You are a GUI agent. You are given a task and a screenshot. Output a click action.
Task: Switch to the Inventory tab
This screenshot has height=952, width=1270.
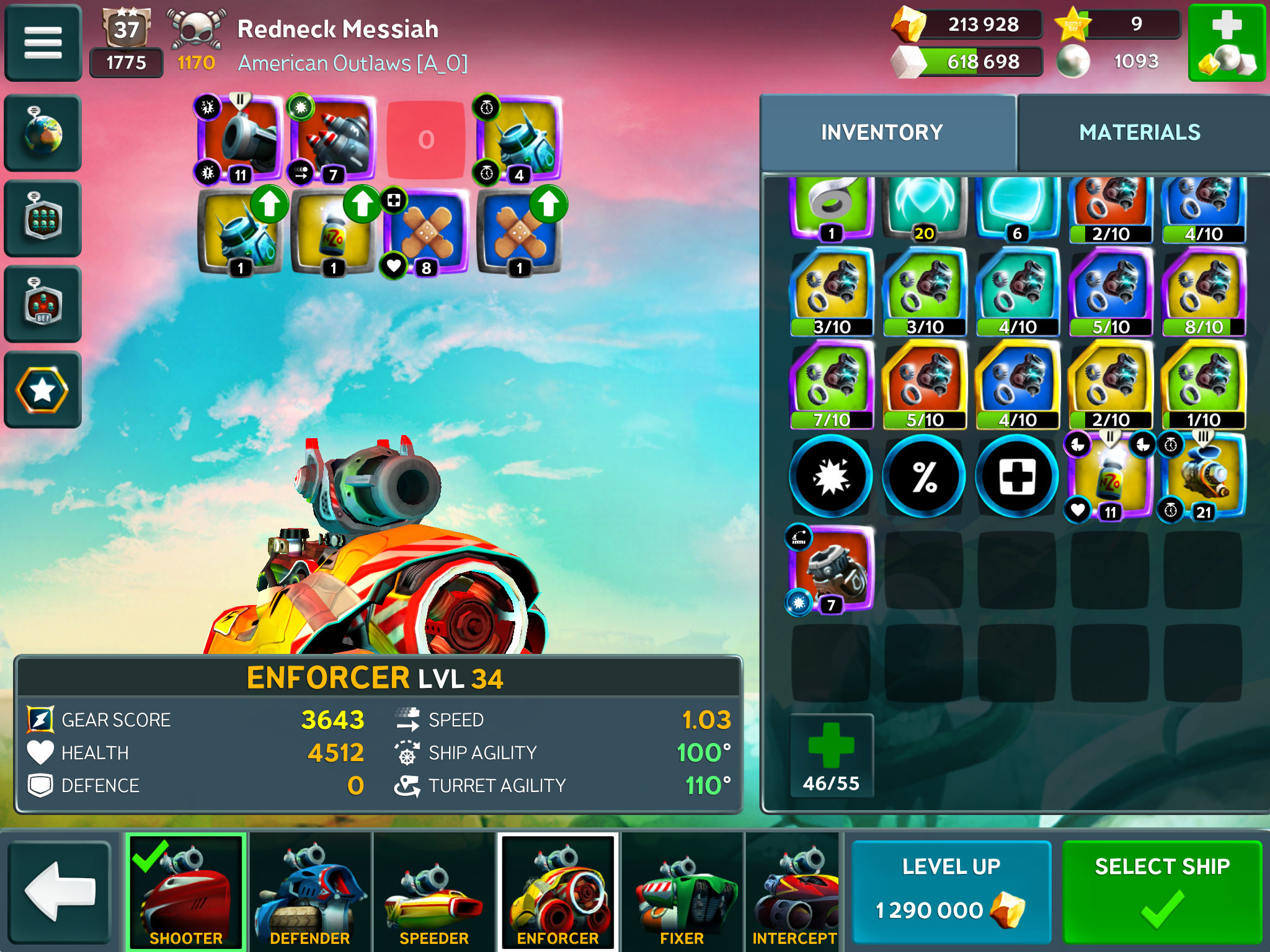click(x=882, y=133)
